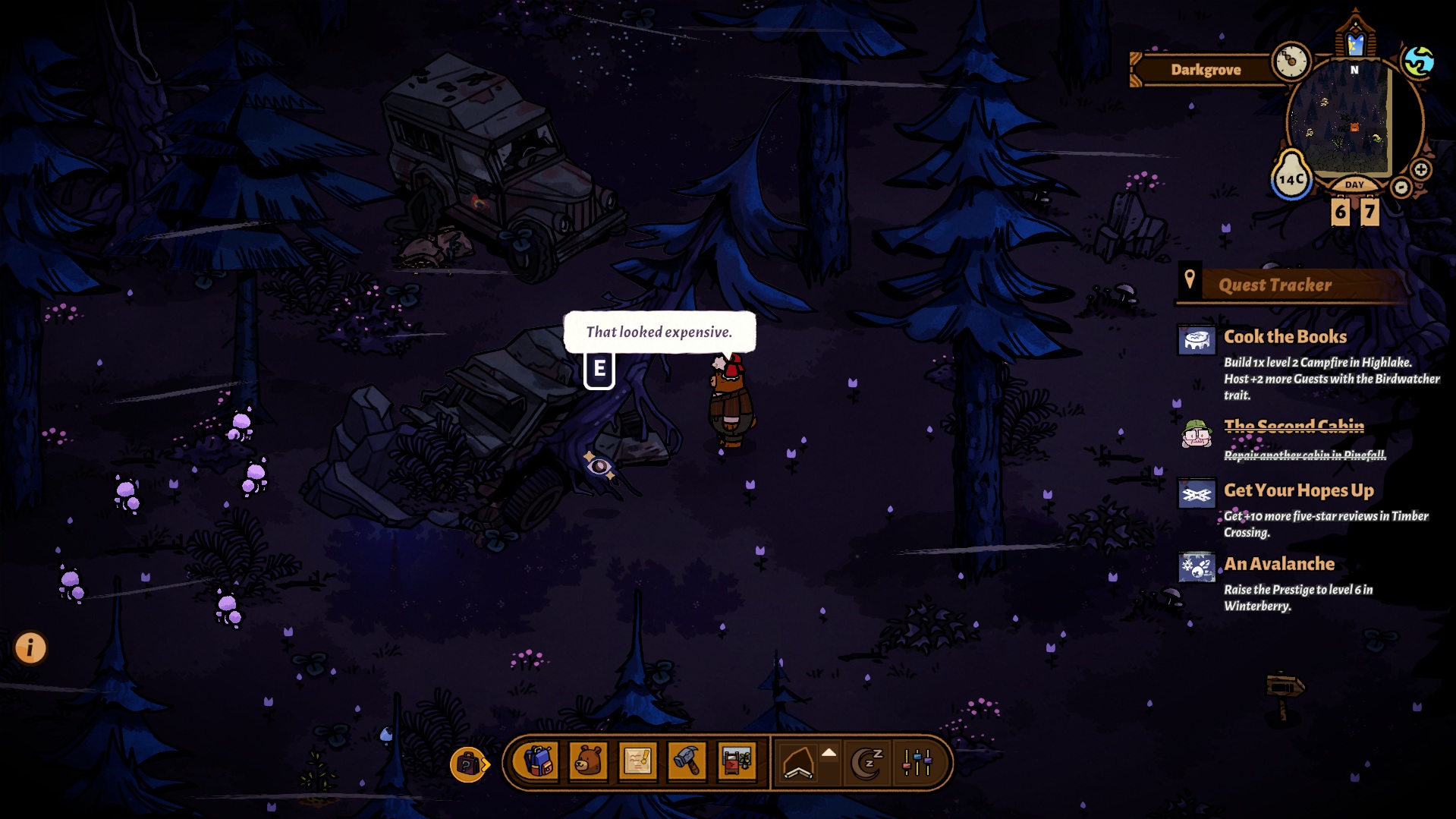Open the world map globe icon

[1418, 61]
